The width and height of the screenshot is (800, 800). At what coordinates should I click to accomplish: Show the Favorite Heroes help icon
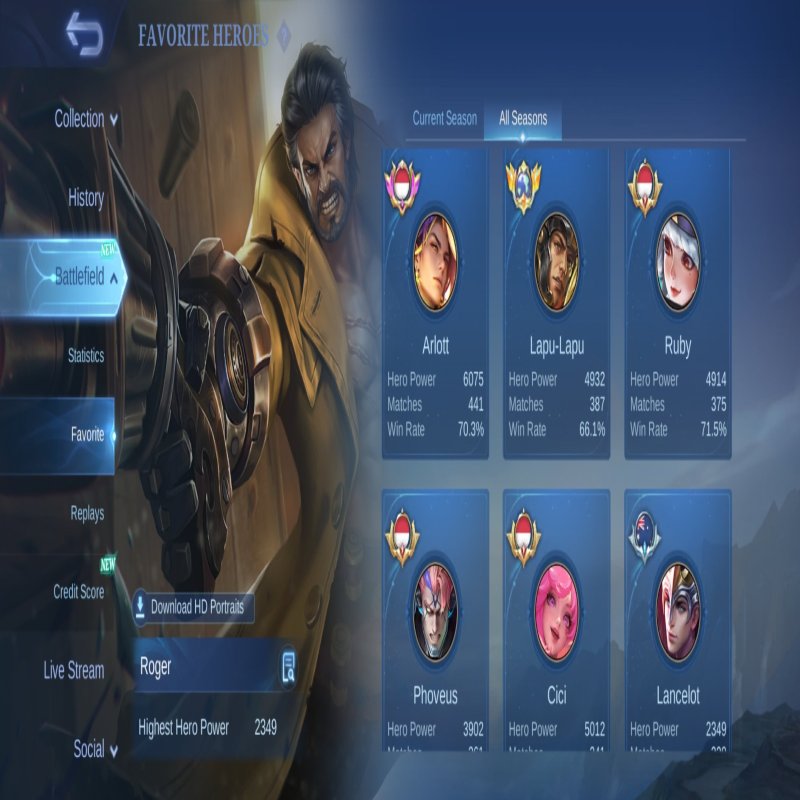(283, 37)
